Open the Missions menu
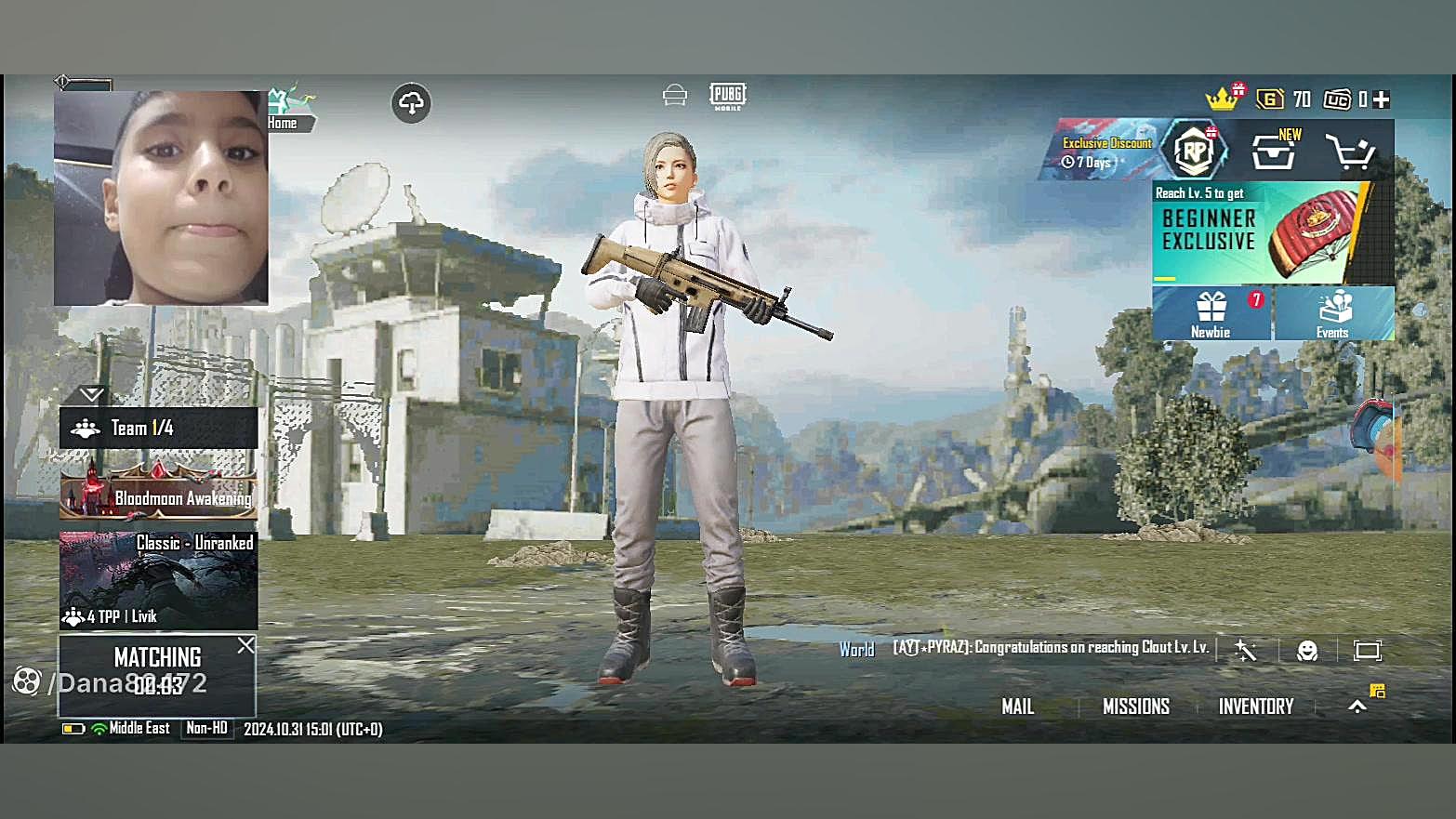This screenshot has height=819, width=1456. point(1135,707)
